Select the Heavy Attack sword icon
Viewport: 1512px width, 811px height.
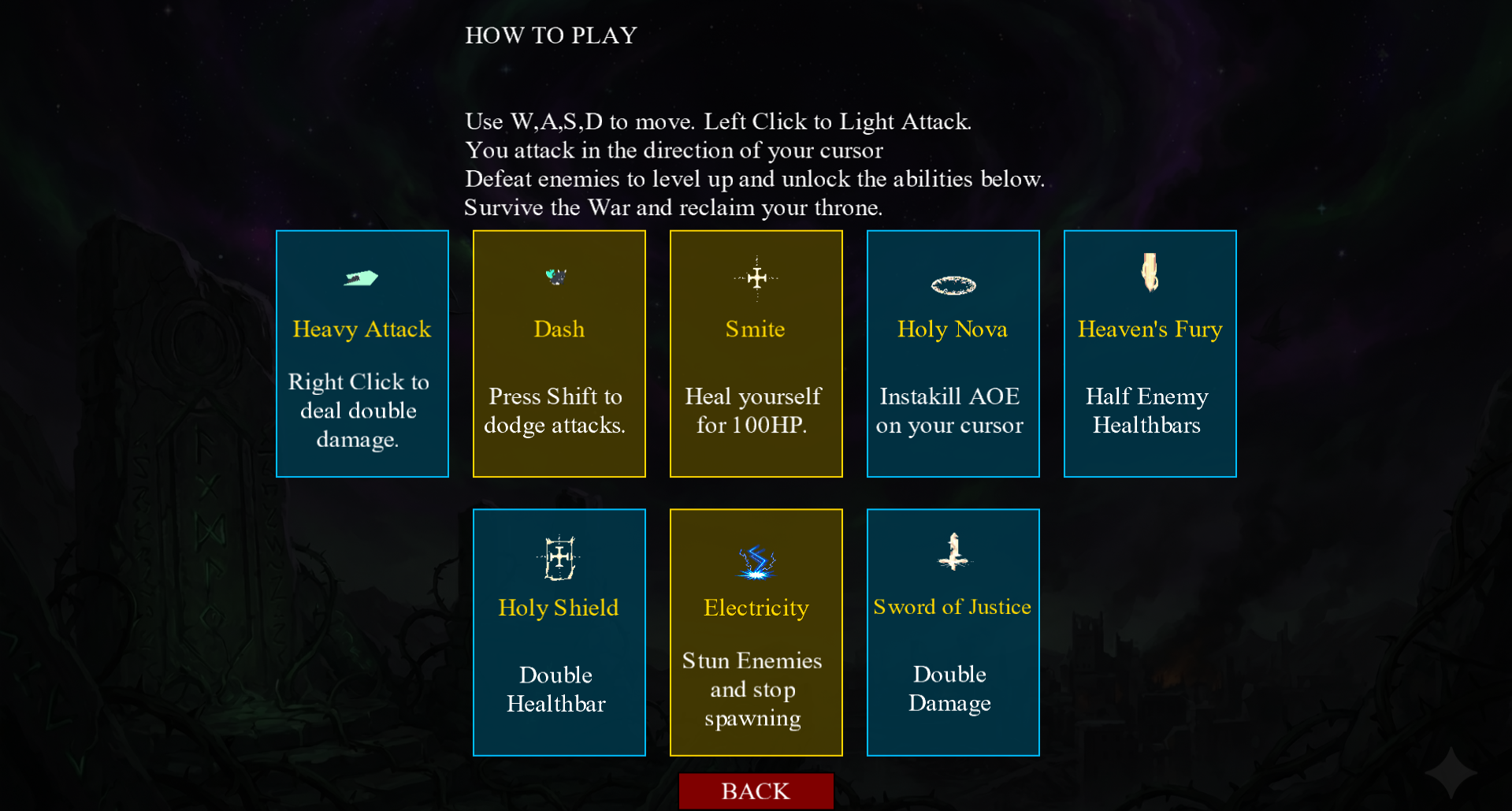(362, 277)
